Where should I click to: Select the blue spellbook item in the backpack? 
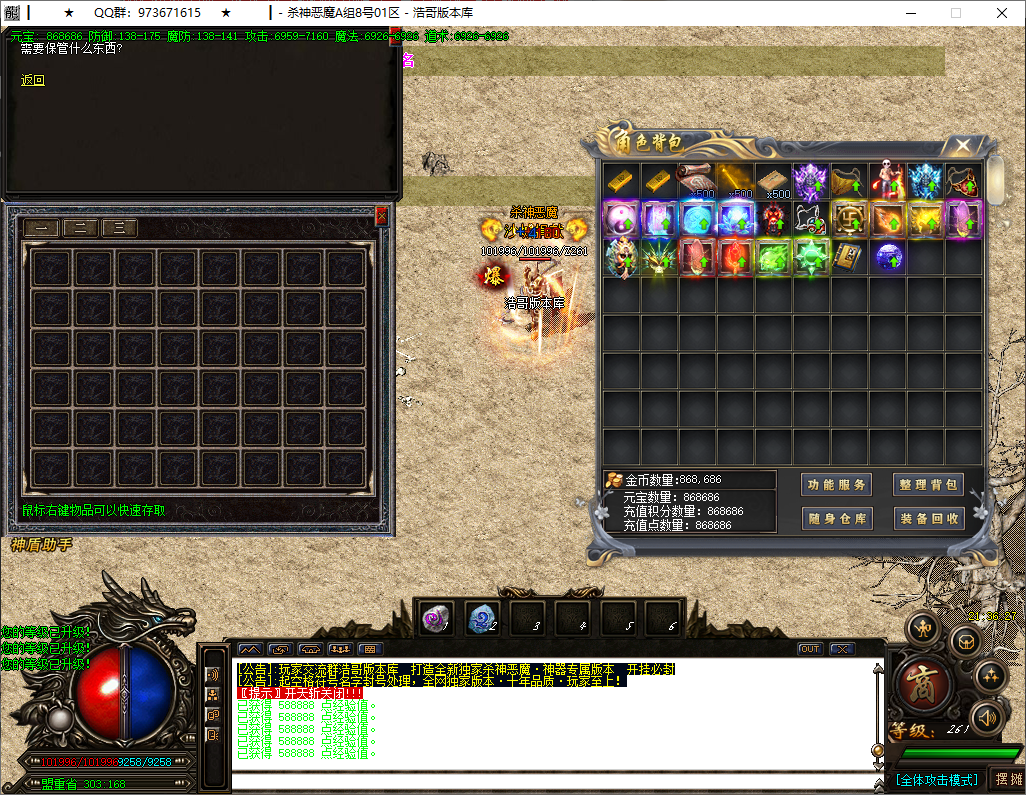click(849, 257)
